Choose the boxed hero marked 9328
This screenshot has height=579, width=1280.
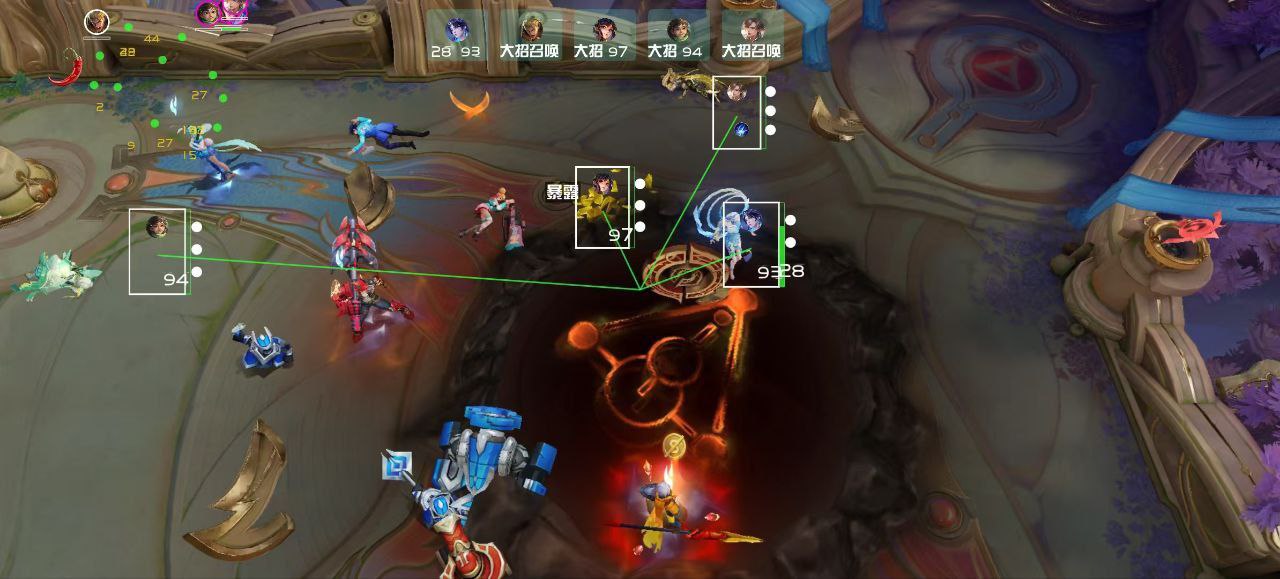click(x=752, y=244)
